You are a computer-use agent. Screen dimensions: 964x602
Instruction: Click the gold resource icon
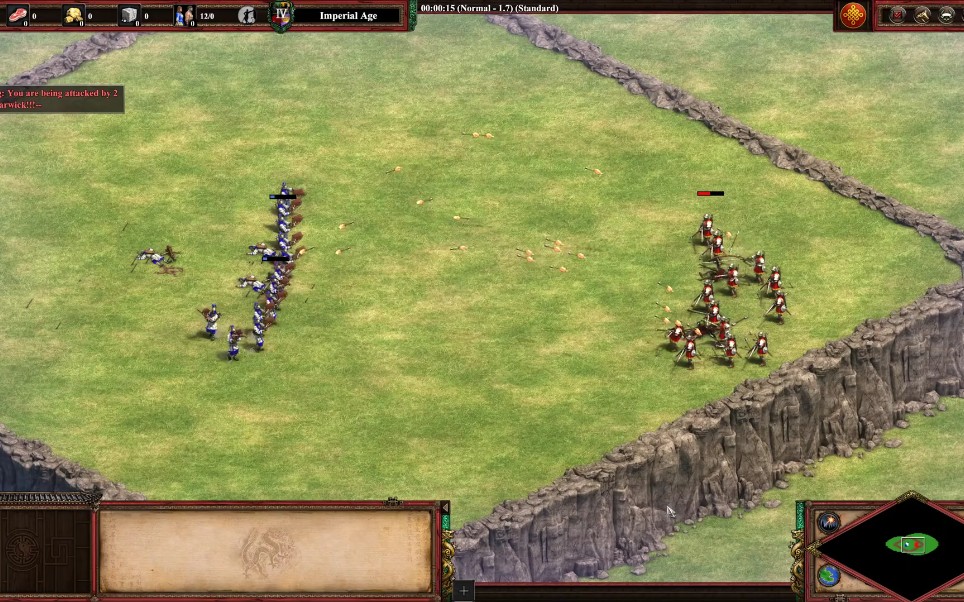[x=74, y=15]
